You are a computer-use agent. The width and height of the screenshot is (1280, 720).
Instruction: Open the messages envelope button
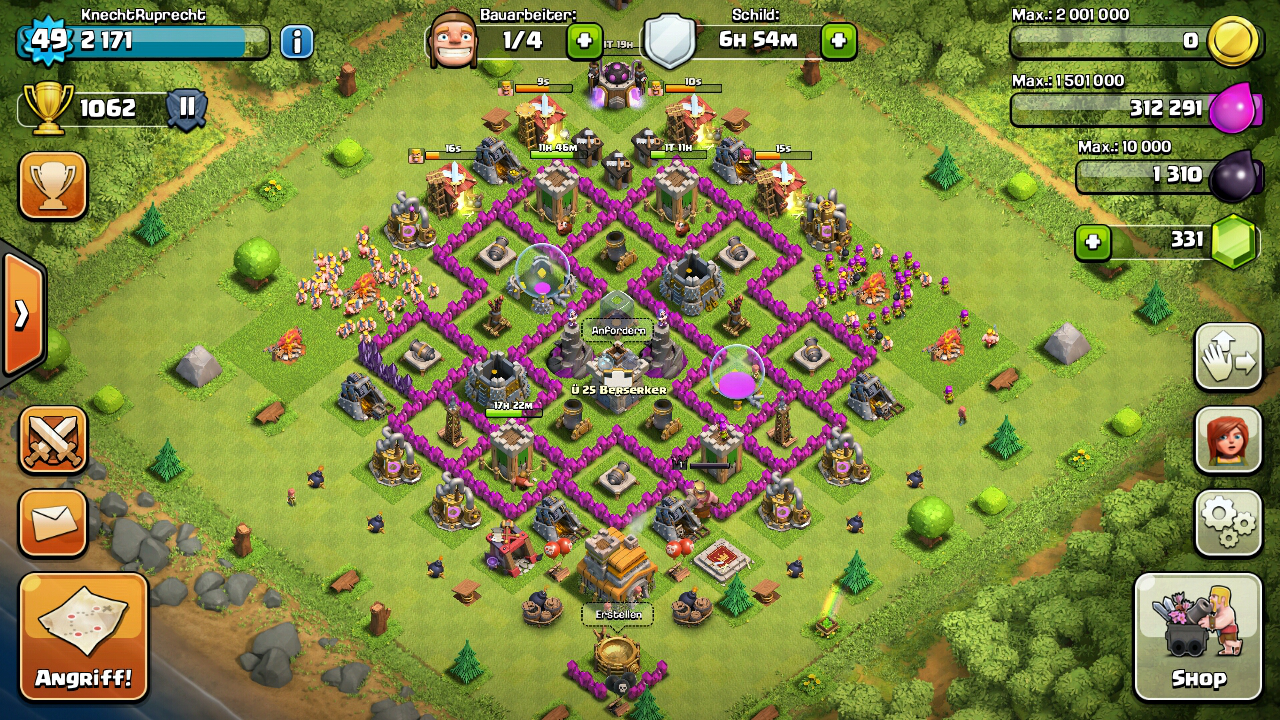pyautogui.click(x=53, y=522)
